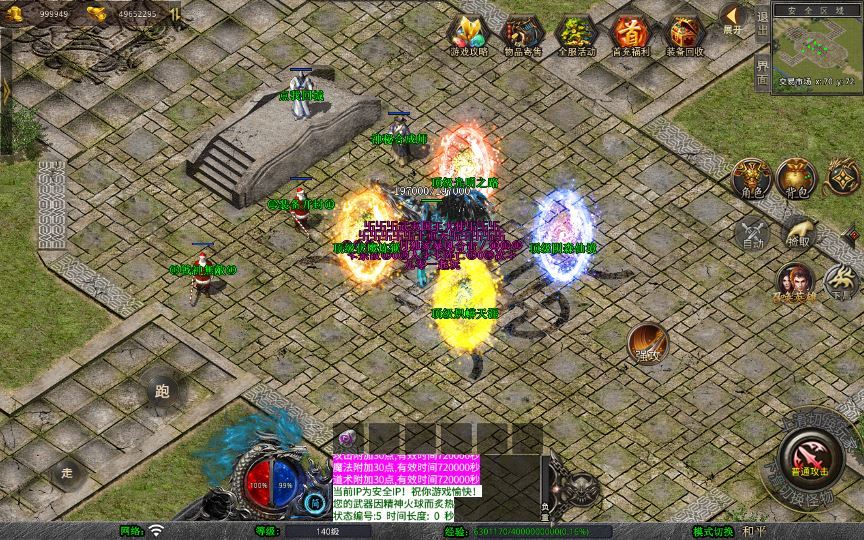Toggle 自动 auto-combat
This screenshot has height=540, width=864.
750,234
